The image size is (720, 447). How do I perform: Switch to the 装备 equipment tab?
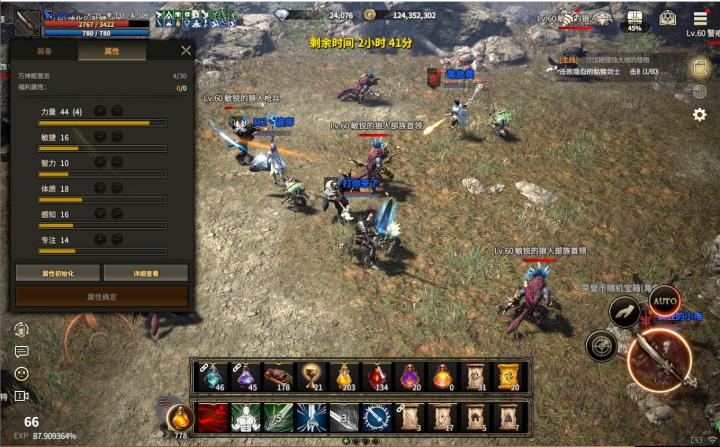pos(45,50)
